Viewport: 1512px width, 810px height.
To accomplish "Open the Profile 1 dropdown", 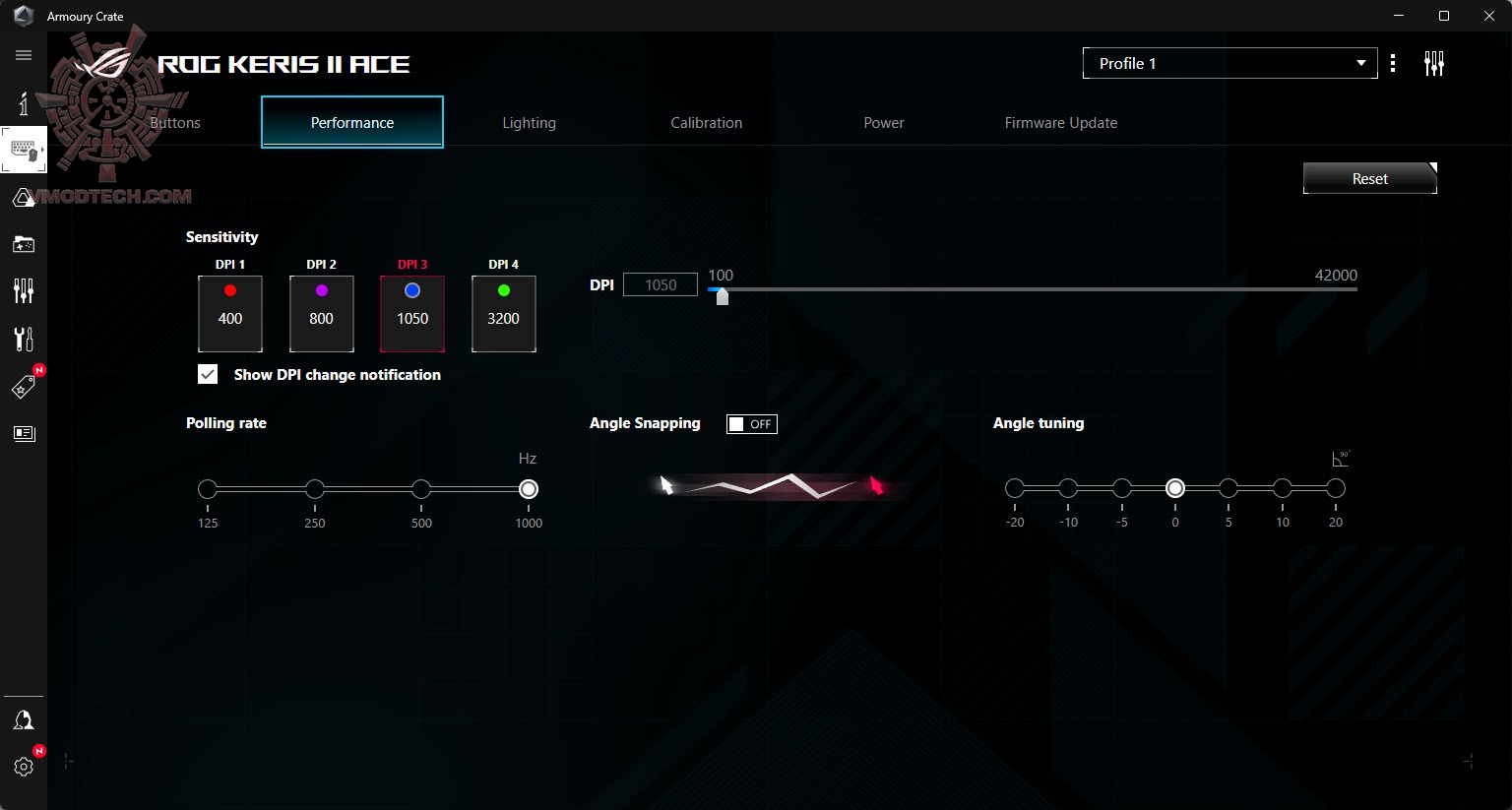I will [1228, 62].
